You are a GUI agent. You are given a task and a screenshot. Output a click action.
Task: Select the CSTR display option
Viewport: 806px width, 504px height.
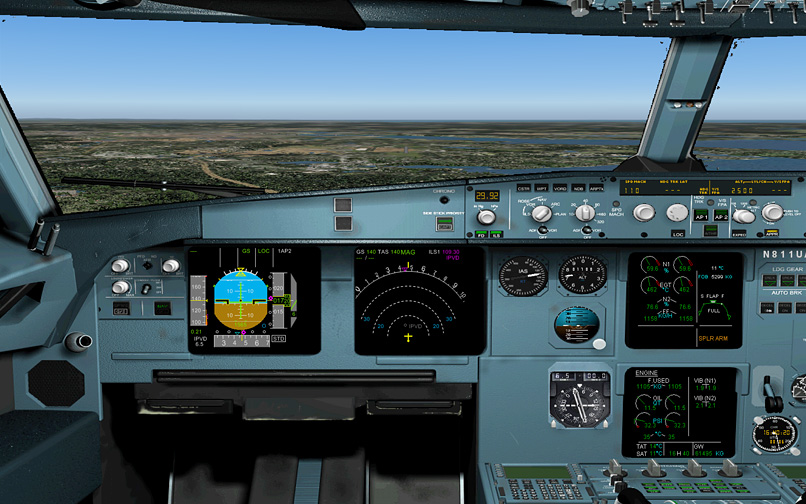coord(523,187)
